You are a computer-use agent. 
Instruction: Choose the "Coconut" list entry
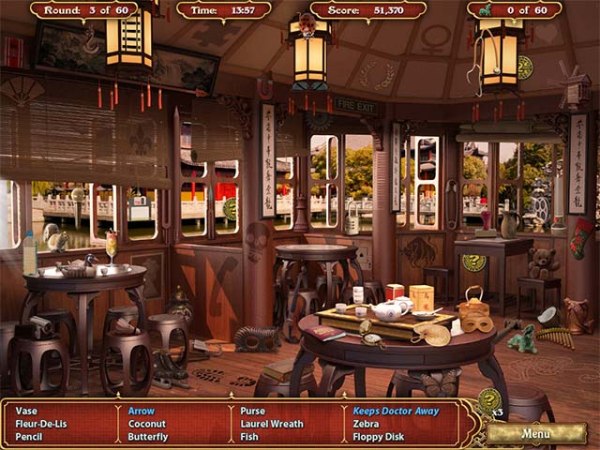click(147, 423)
